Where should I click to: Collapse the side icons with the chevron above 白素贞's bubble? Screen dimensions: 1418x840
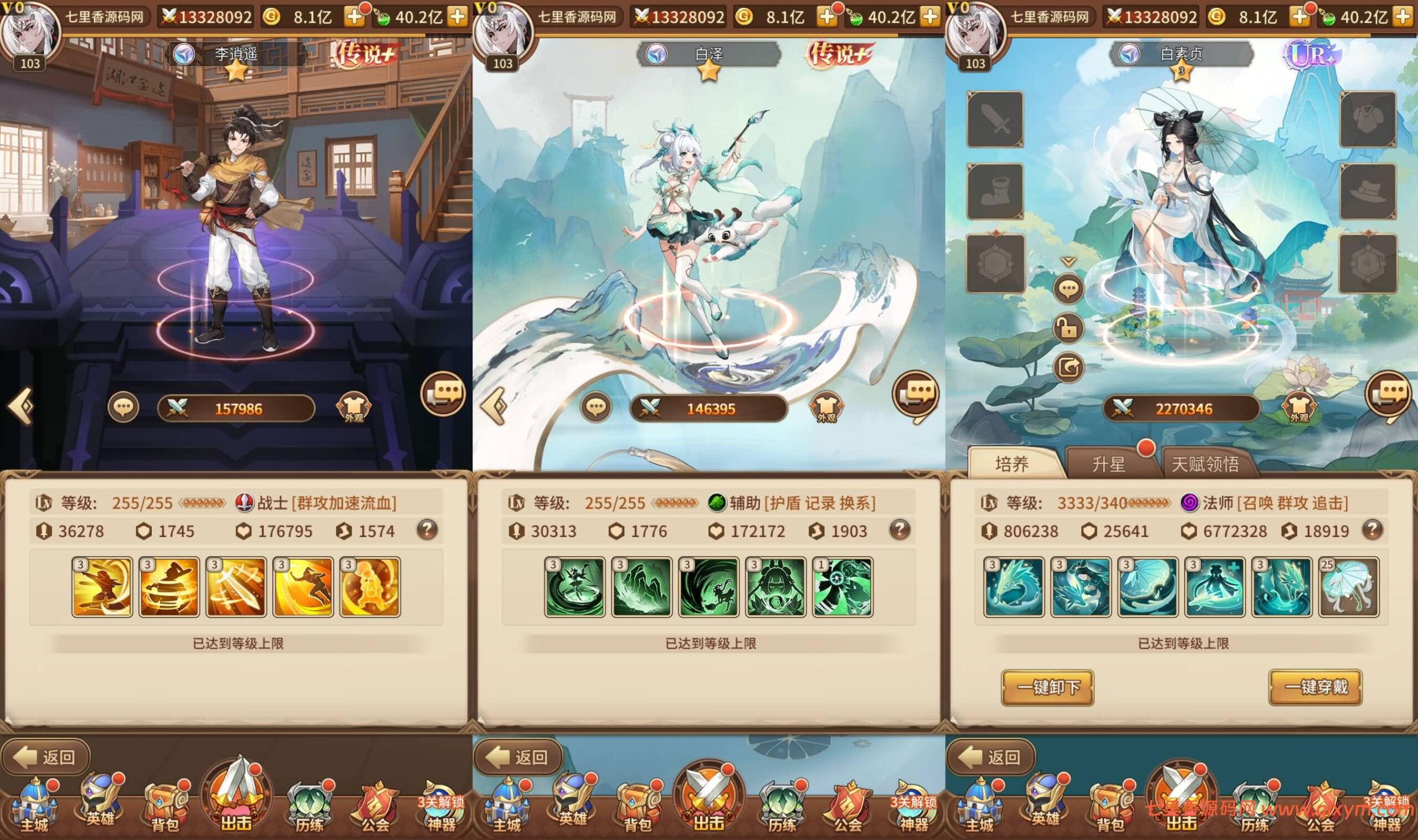pos(1068,261)
